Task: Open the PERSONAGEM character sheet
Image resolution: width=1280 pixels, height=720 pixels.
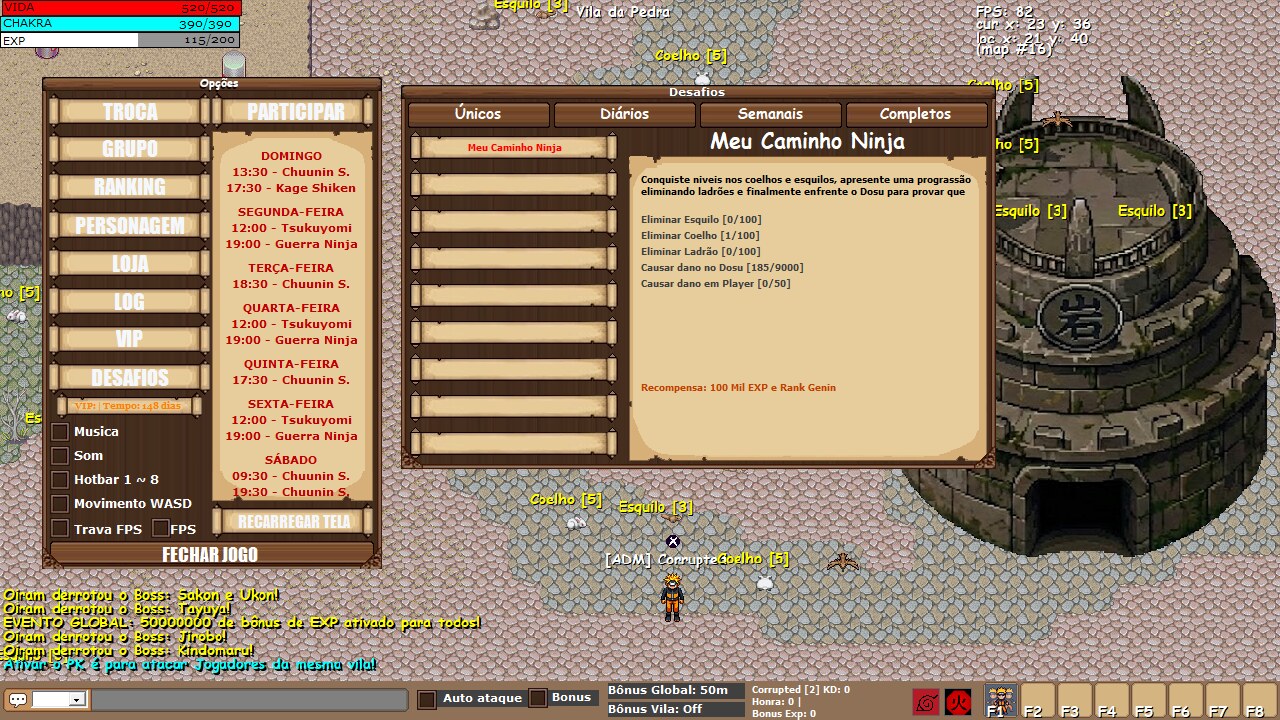Action: click(x=130, y=225)
